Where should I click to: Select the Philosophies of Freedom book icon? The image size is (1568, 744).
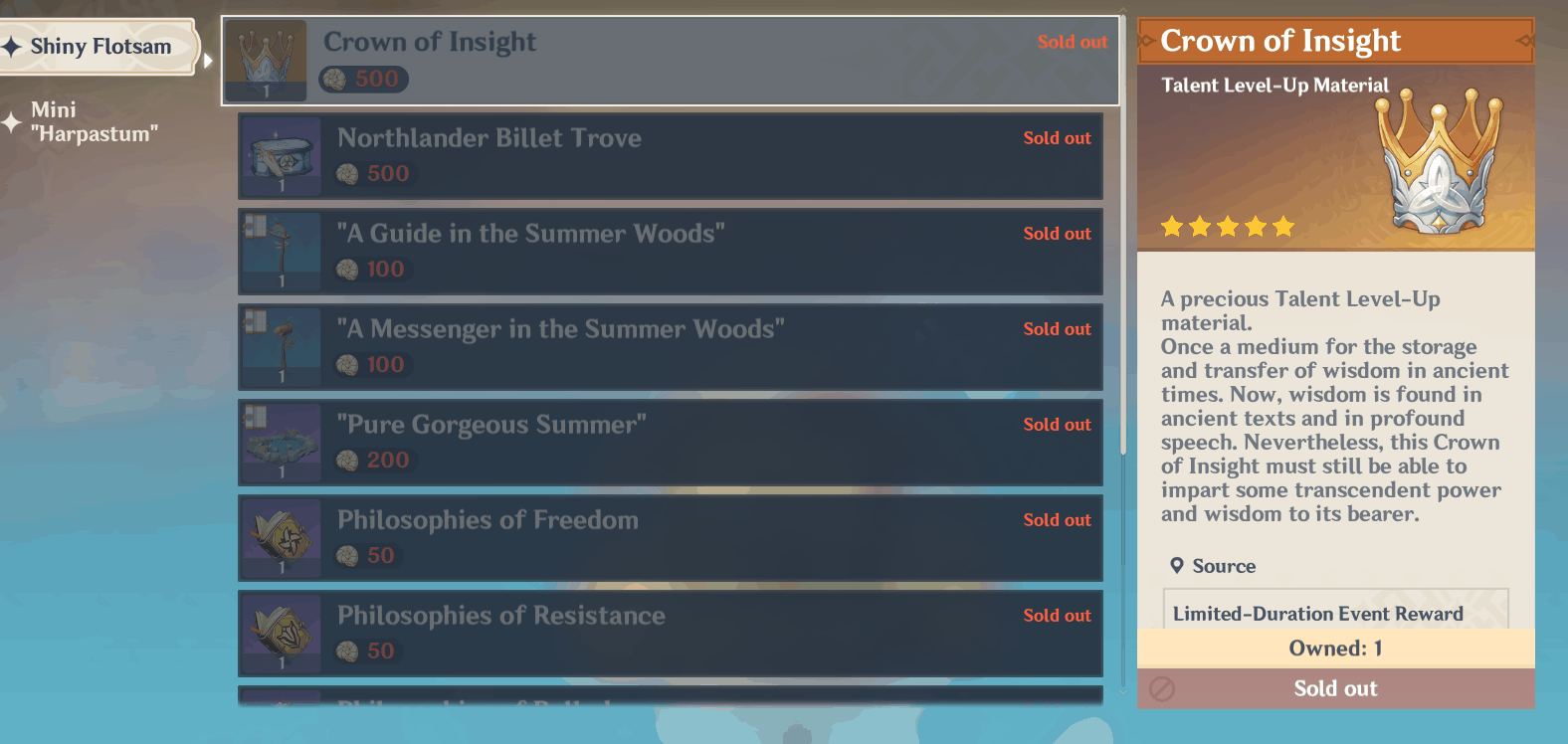(x=280, y=537)
